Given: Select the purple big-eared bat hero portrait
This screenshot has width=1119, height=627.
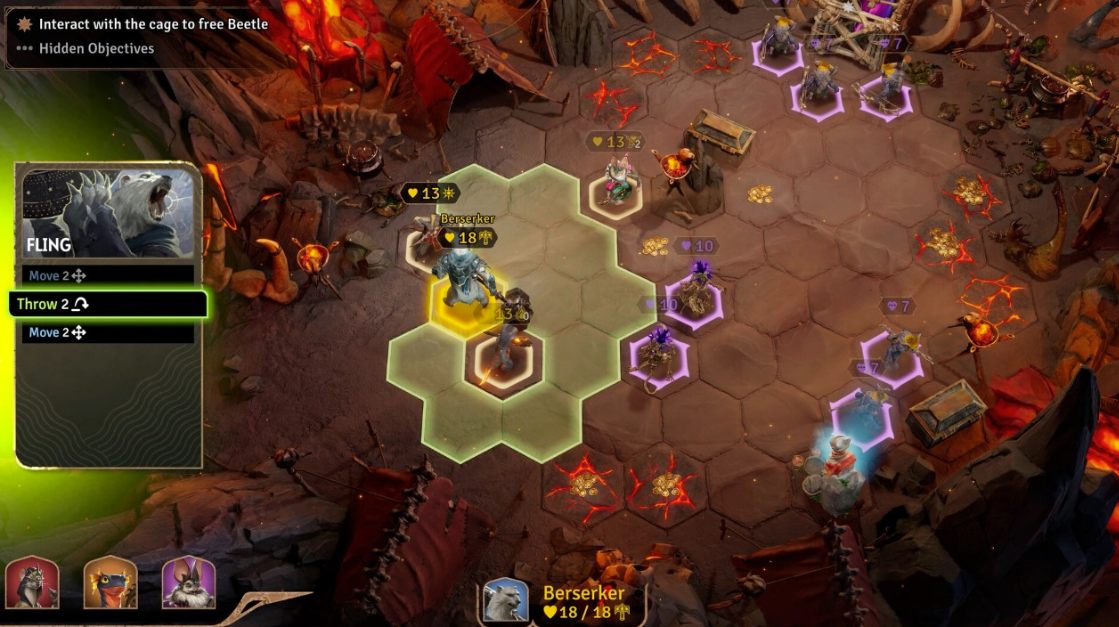Looking at the screenshot, I should (188, 583).
